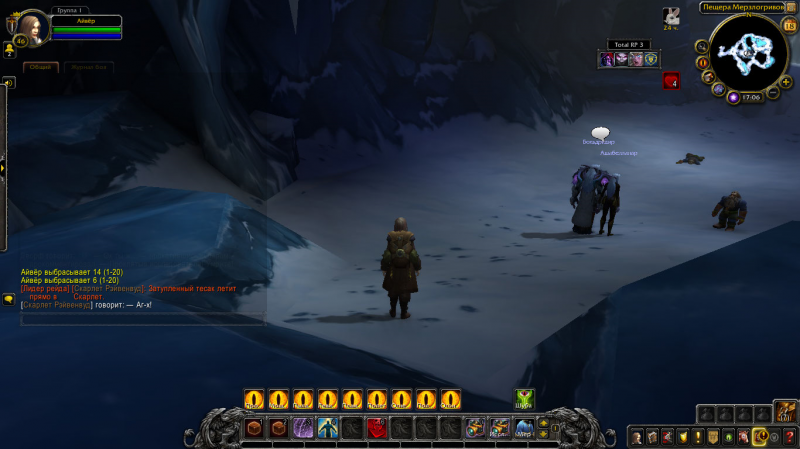Zoom in the minimap with plus button
This screenshot has height=449, width=800.
pos(786,81)
